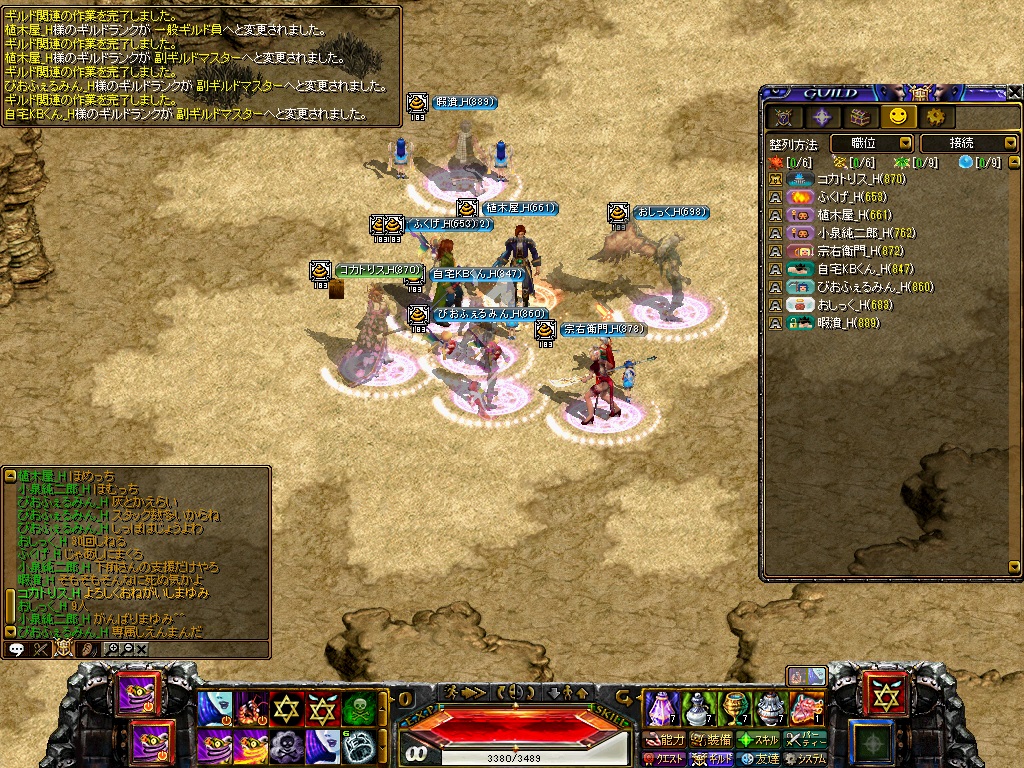Screen dimensions: 1024x768
Task: Use the red heart item in the belt
Action: coord(806,708)
